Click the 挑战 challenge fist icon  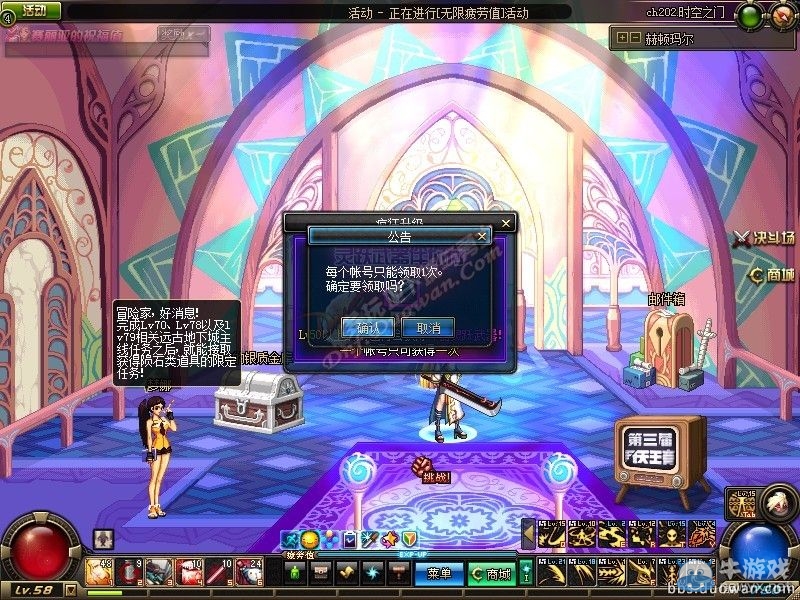coord(420,466)
